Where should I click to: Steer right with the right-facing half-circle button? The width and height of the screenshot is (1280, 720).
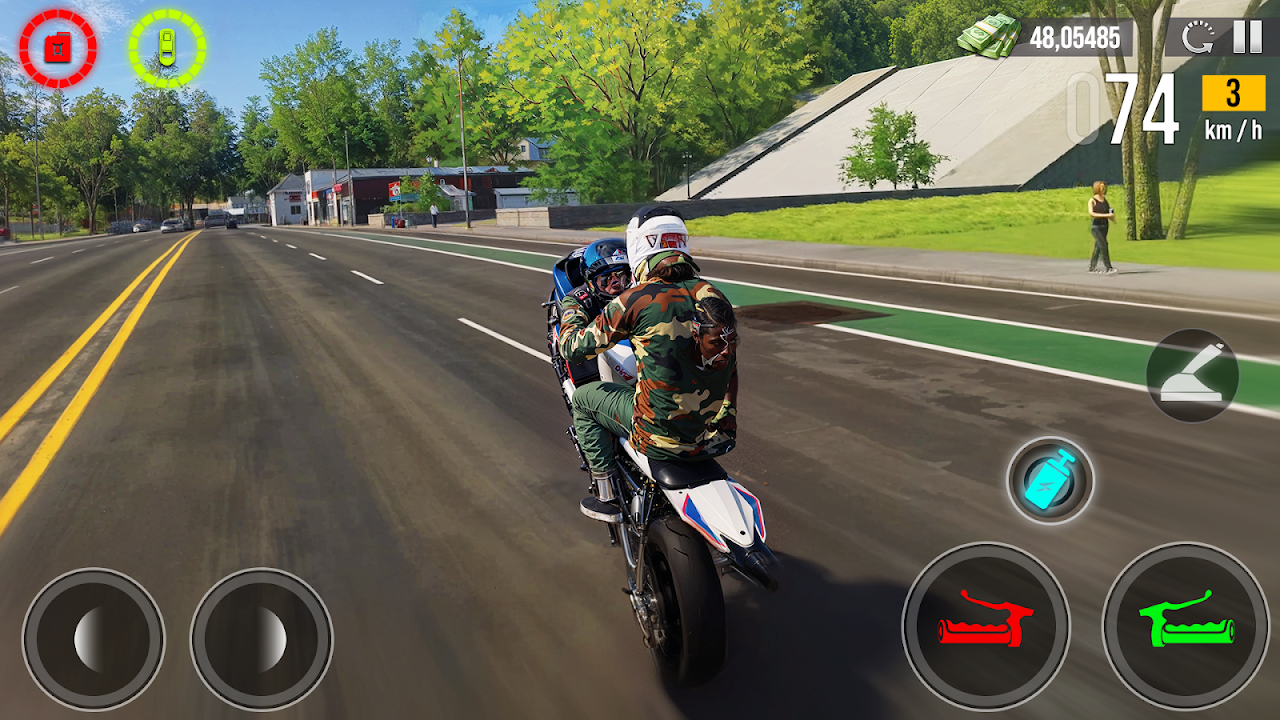[x=261, y=640]
